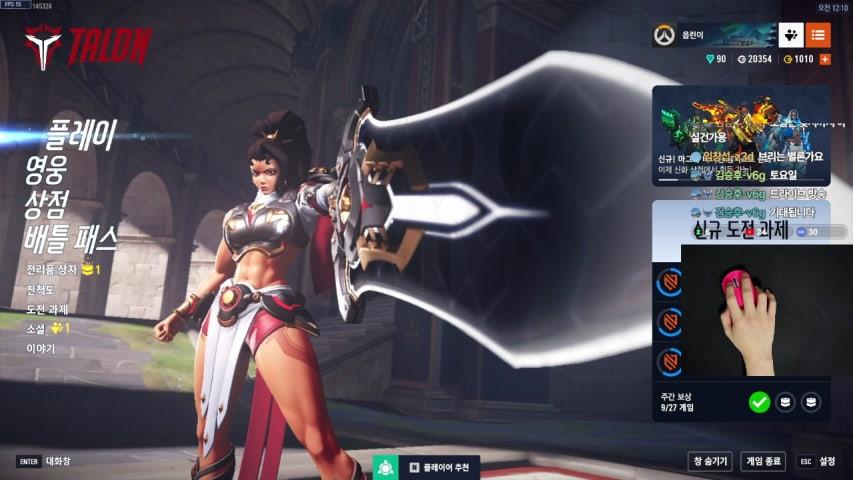Open 이야기 (Stories) menu entry
Viewport: 853px width, 480px height.
pos(41,348)
